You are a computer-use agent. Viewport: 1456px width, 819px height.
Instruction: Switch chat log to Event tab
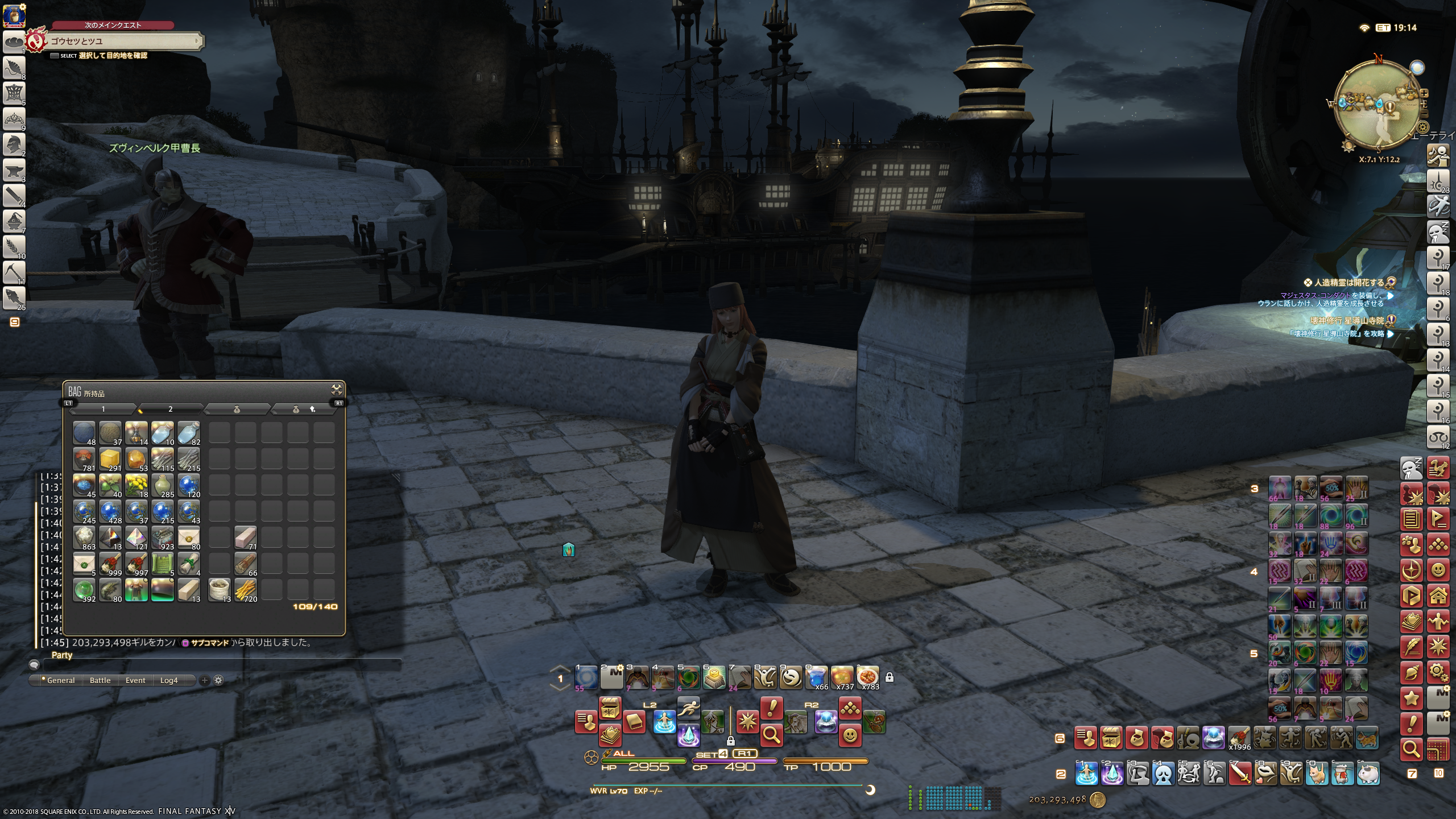(135, 680)
